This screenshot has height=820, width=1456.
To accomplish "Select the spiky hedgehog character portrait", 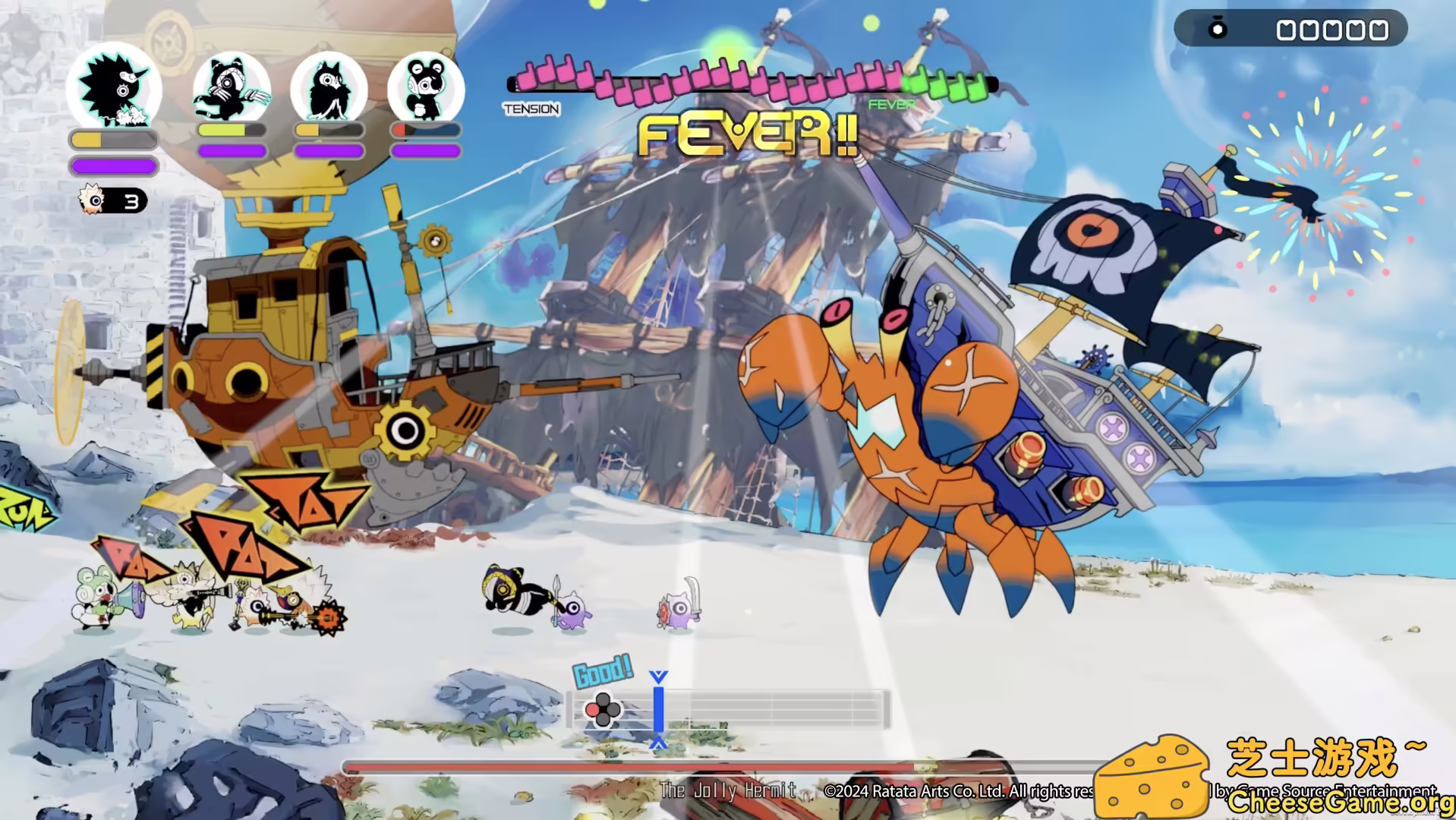I will 114,88.
